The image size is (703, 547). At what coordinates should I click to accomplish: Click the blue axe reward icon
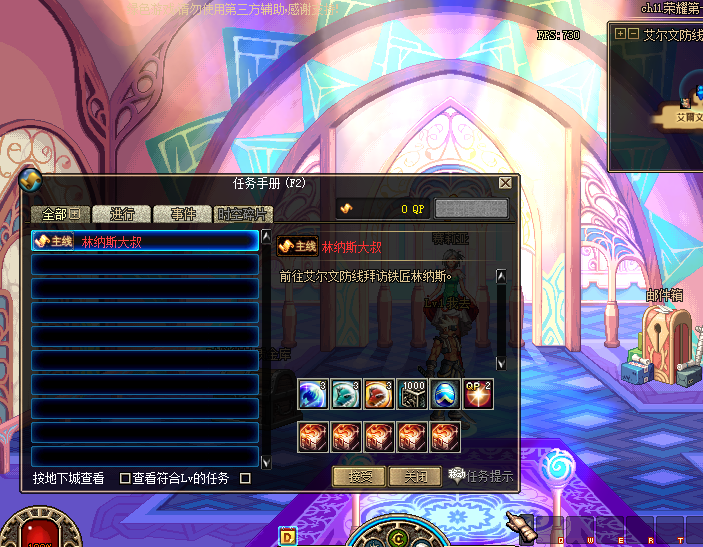(313, 394)
